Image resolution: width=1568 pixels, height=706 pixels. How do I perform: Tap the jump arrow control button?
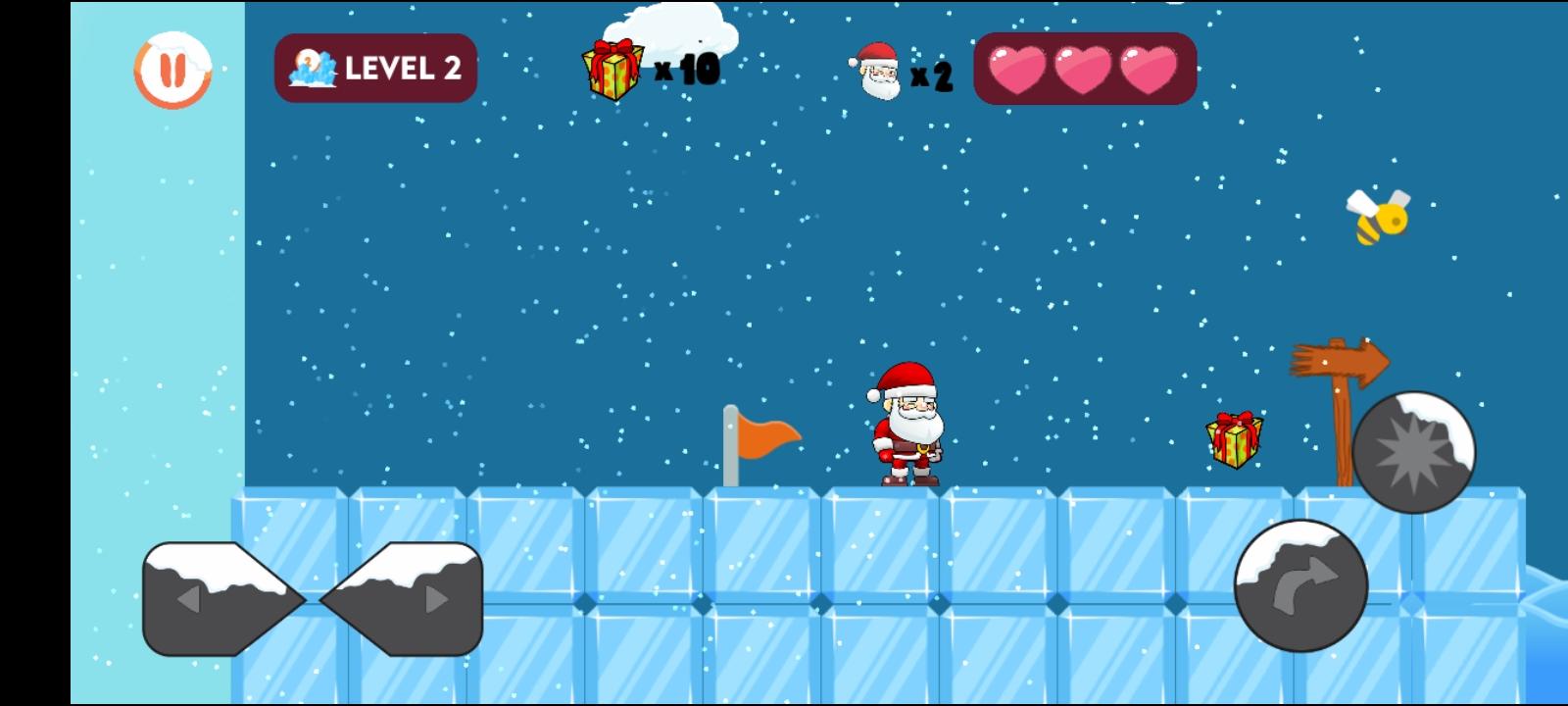click(x=1301, y=585)
